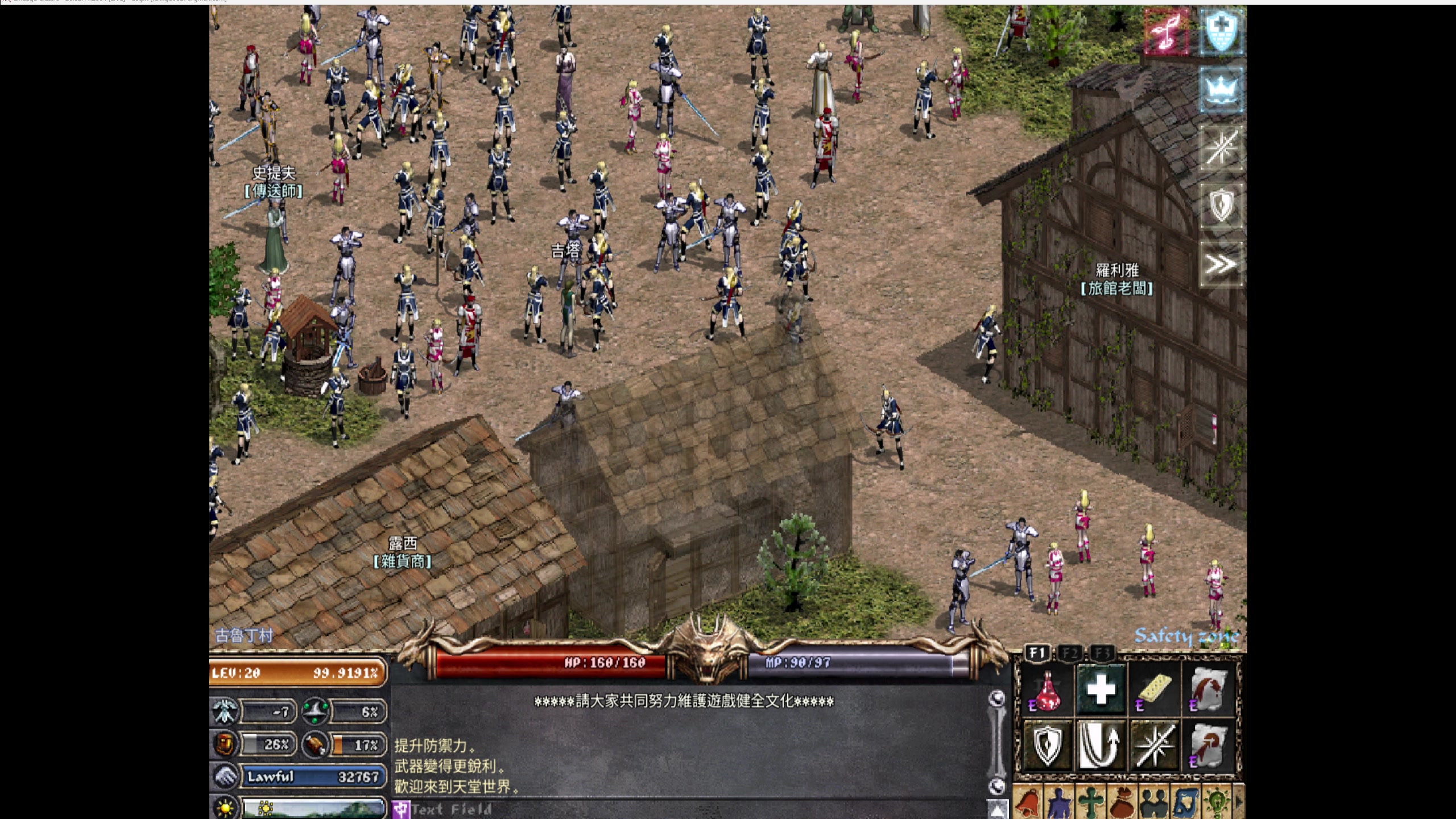
Task: Select the yellow cracker item slot
Action: pos(1155,690)
